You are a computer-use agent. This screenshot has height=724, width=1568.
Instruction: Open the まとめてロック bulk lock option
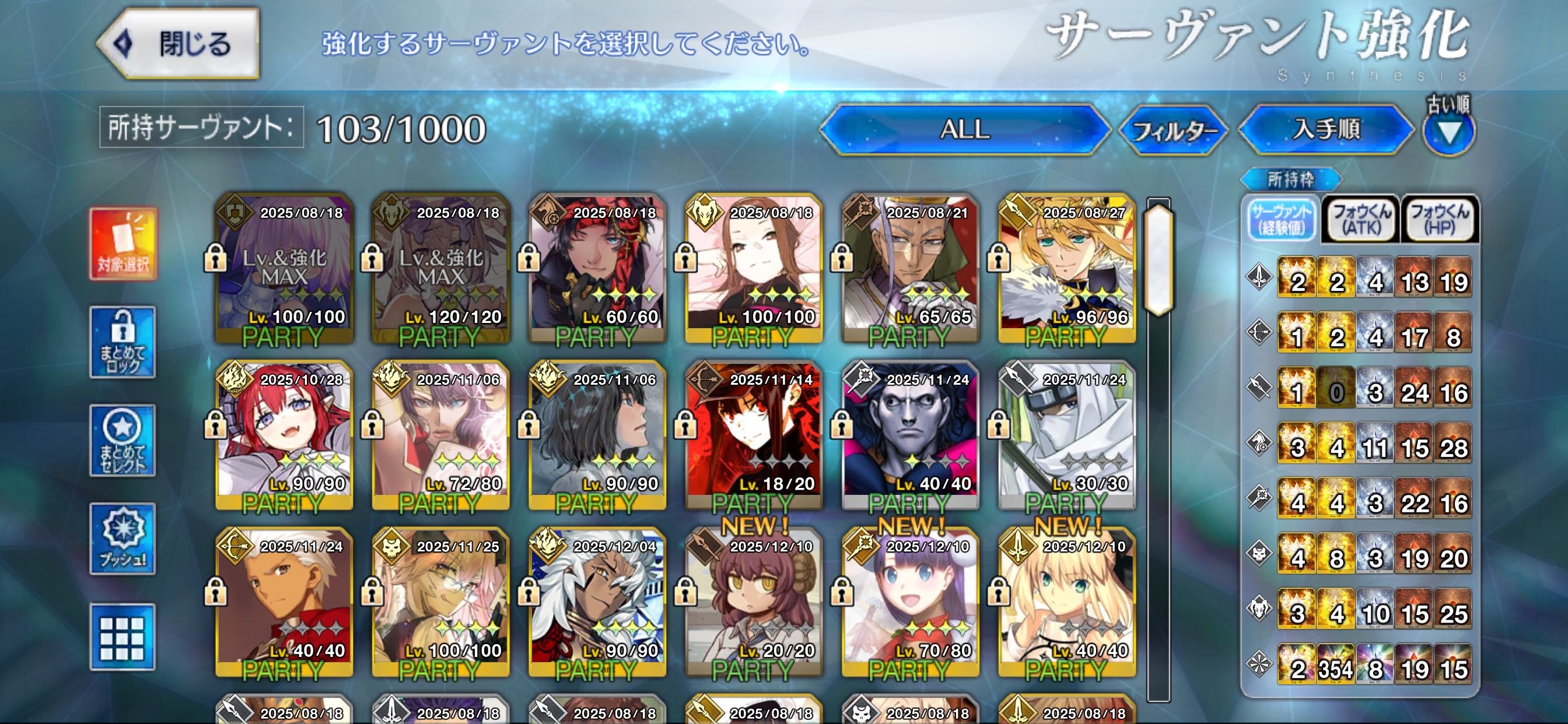coord(123,343)
